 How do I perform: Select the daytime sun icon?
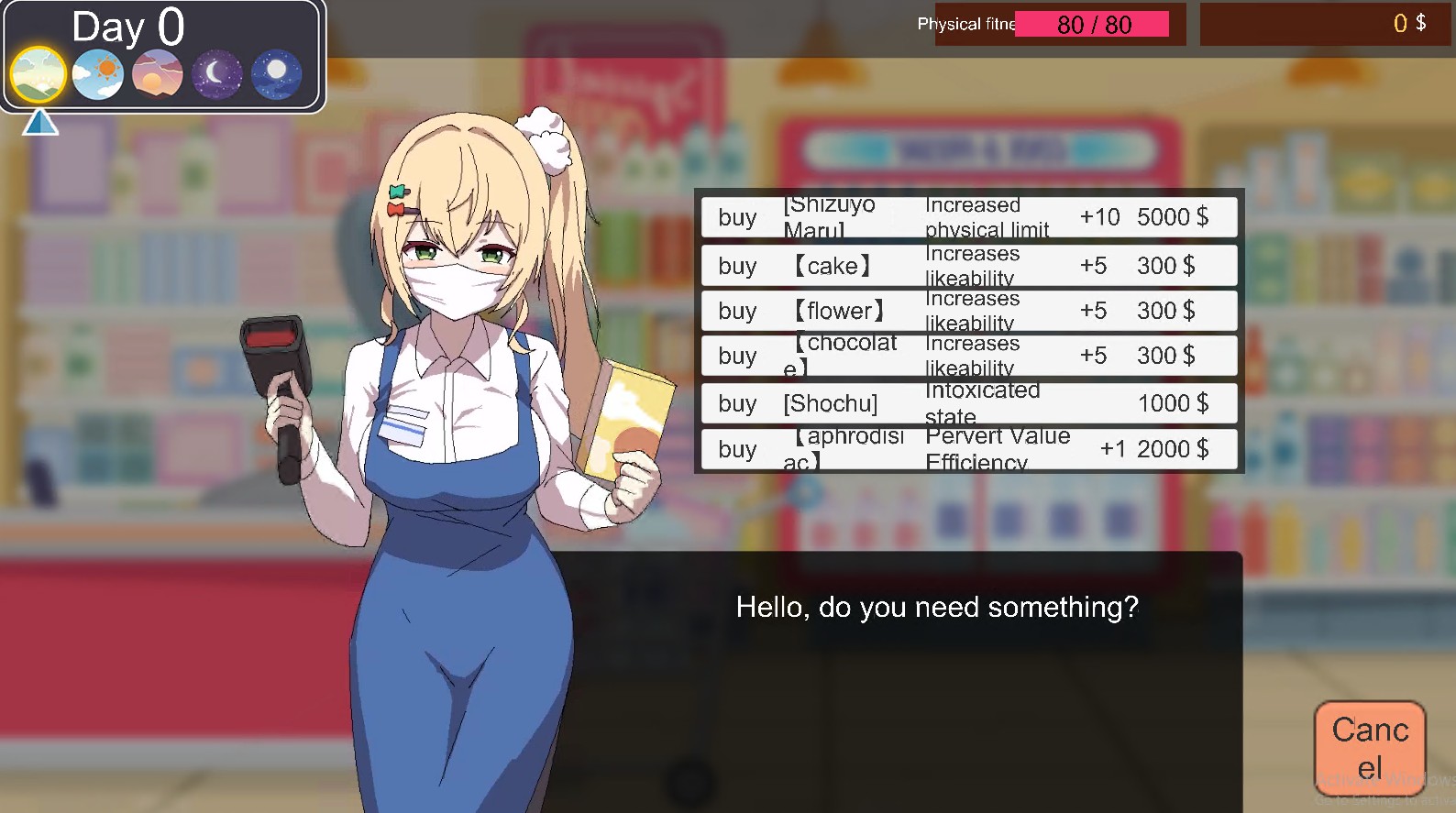click(96, 71)
